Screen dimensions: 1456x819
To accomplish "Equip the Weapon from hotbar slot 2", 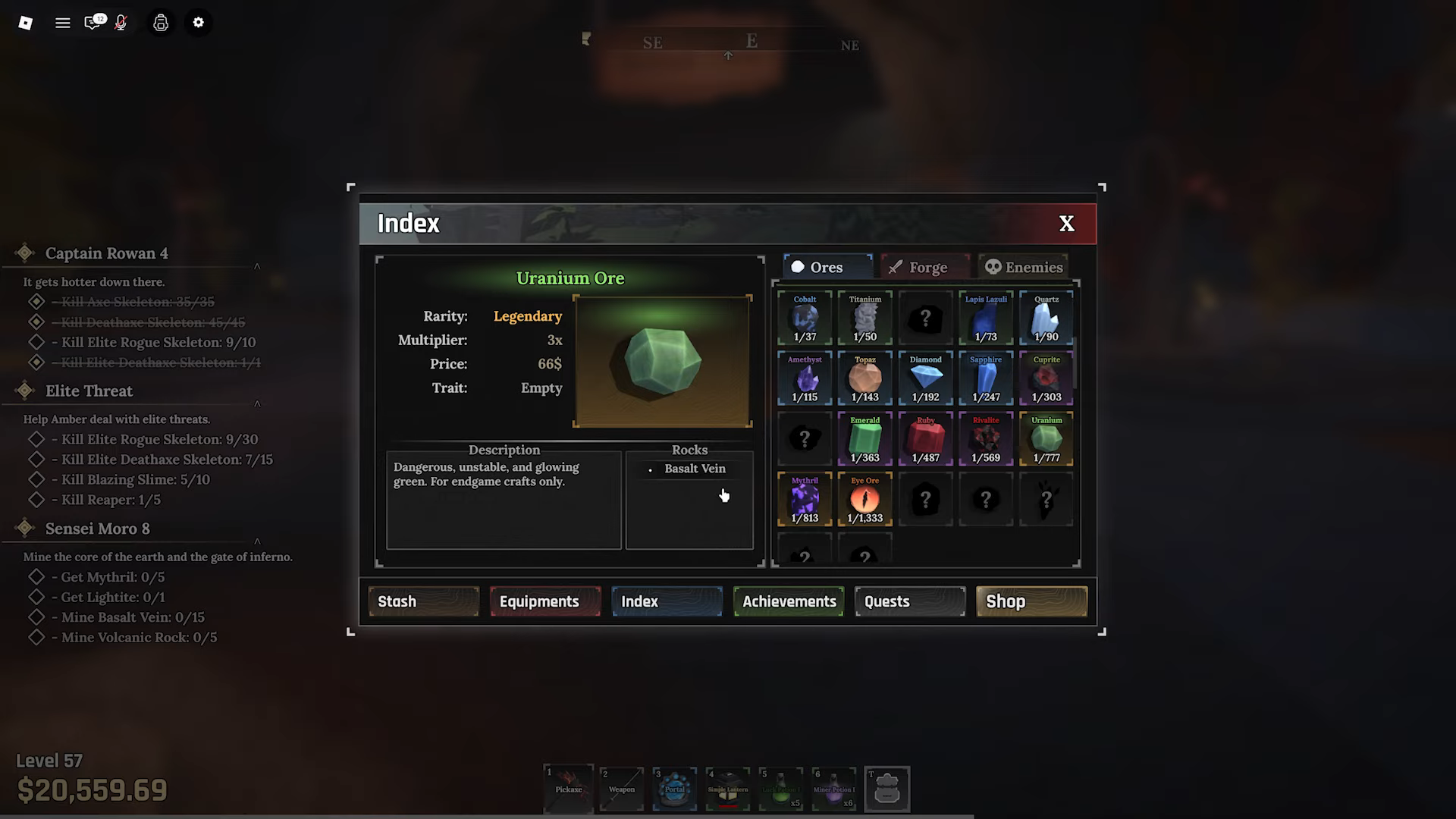I will tap(621, 789).
